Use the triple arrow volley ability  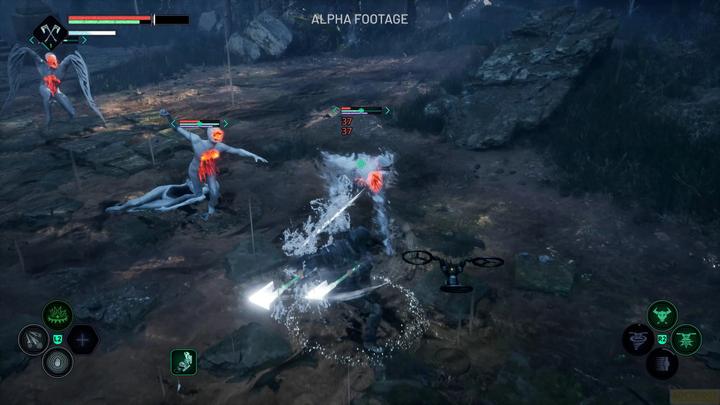33,340
